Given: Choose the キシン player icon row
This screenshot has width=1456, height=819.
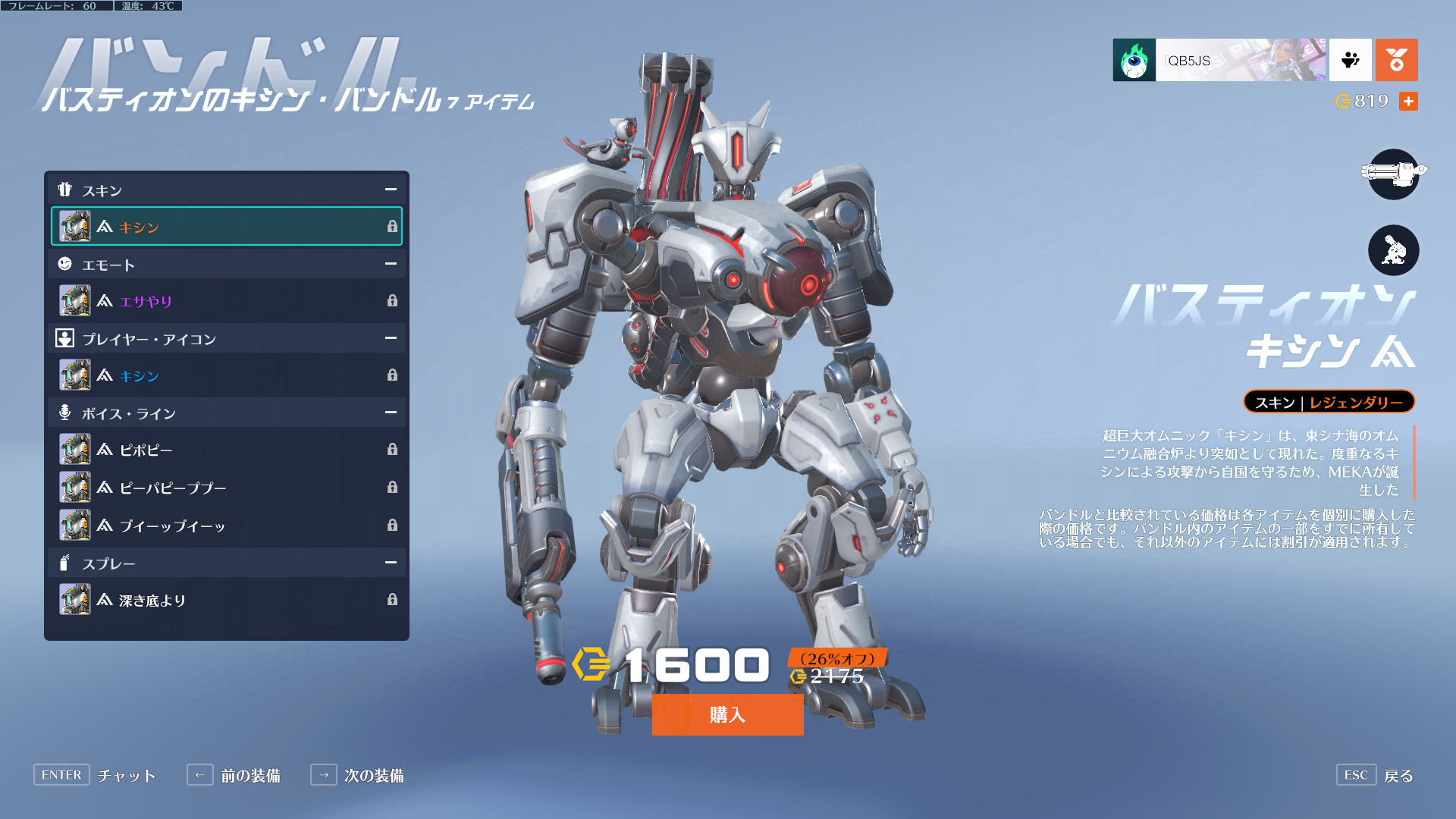Looking at the screenshot, I should [x=226, y=375].
